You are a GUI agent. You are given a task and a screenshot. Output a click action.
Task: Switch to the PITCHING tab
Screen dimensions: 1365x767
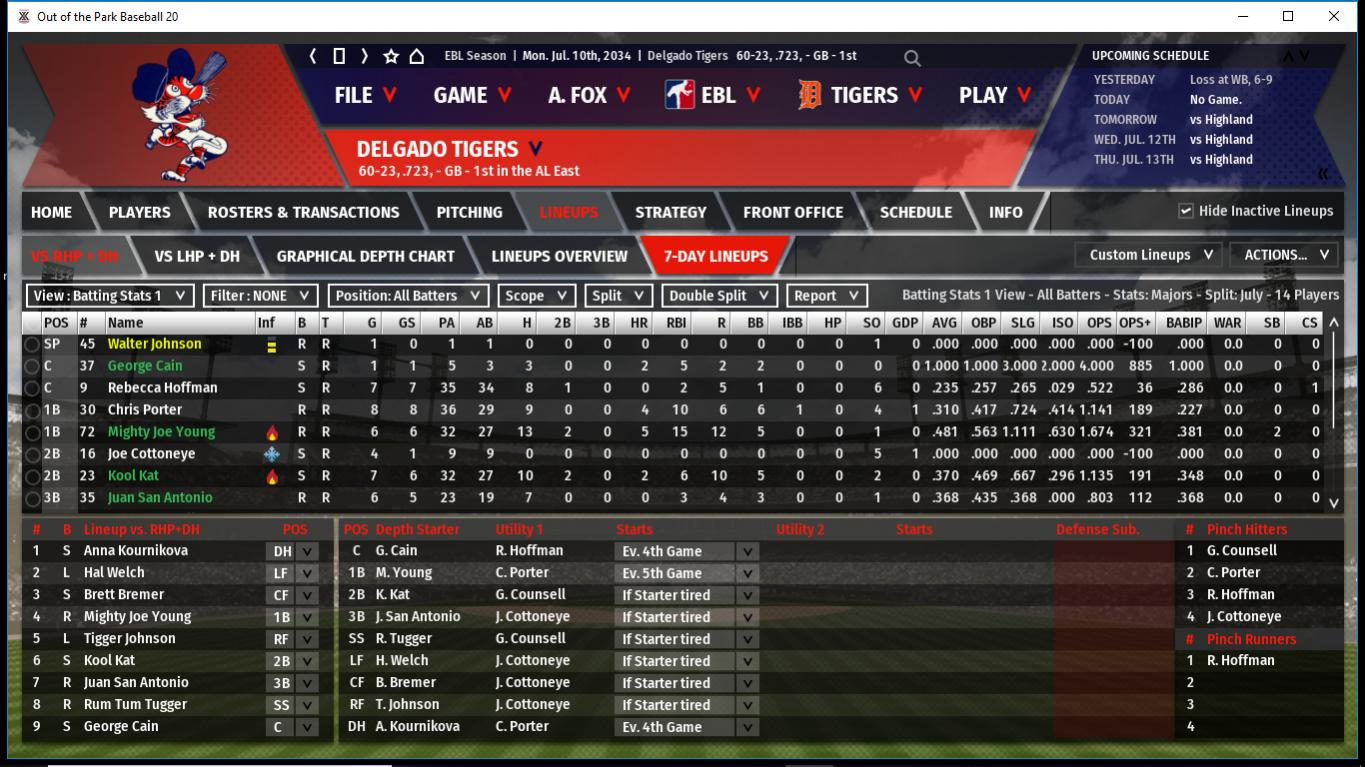pyautogui.click(x=469, y=212)
